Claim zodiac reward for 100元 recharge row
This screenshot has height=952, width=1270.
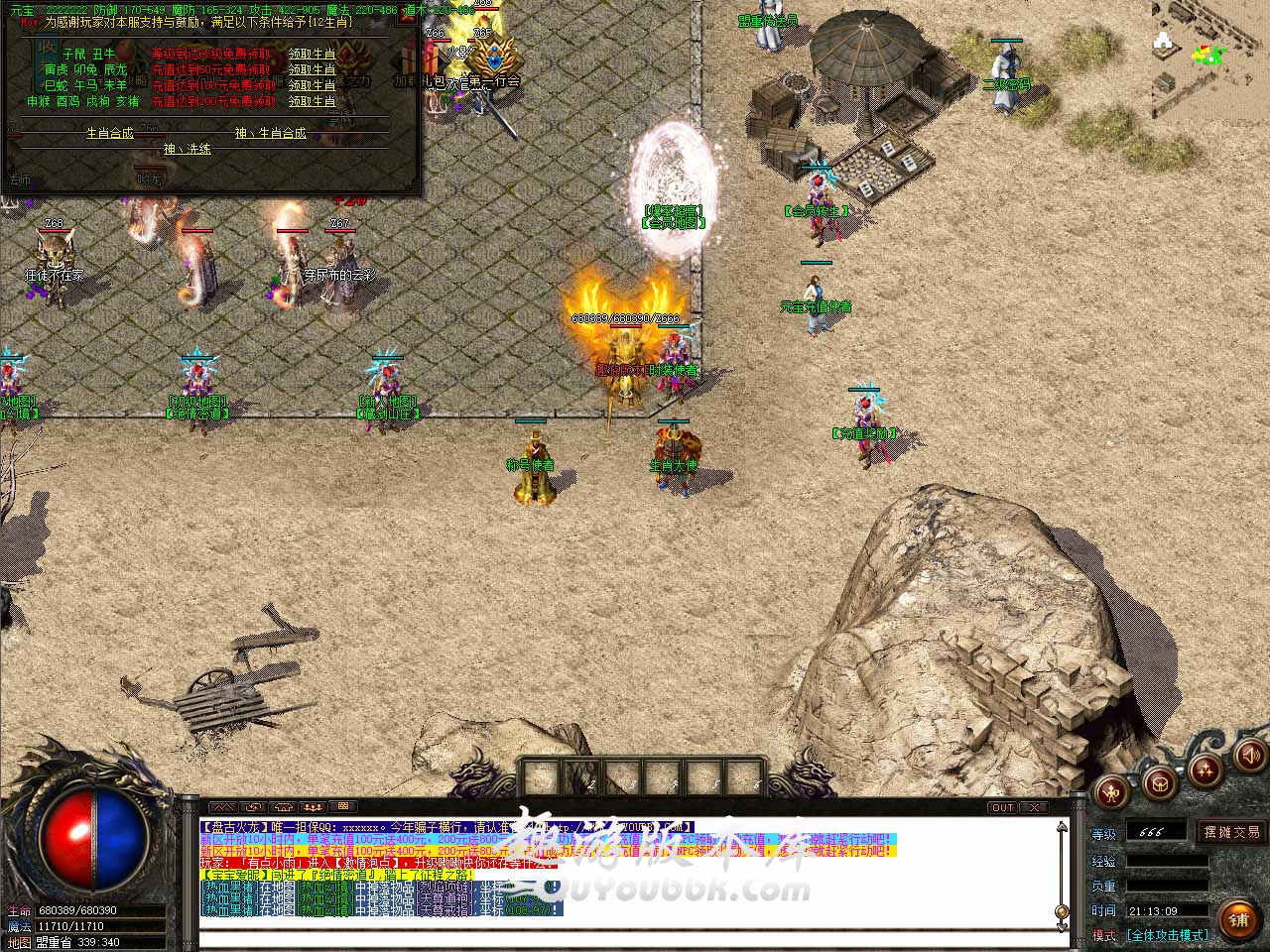click(312, 85)
